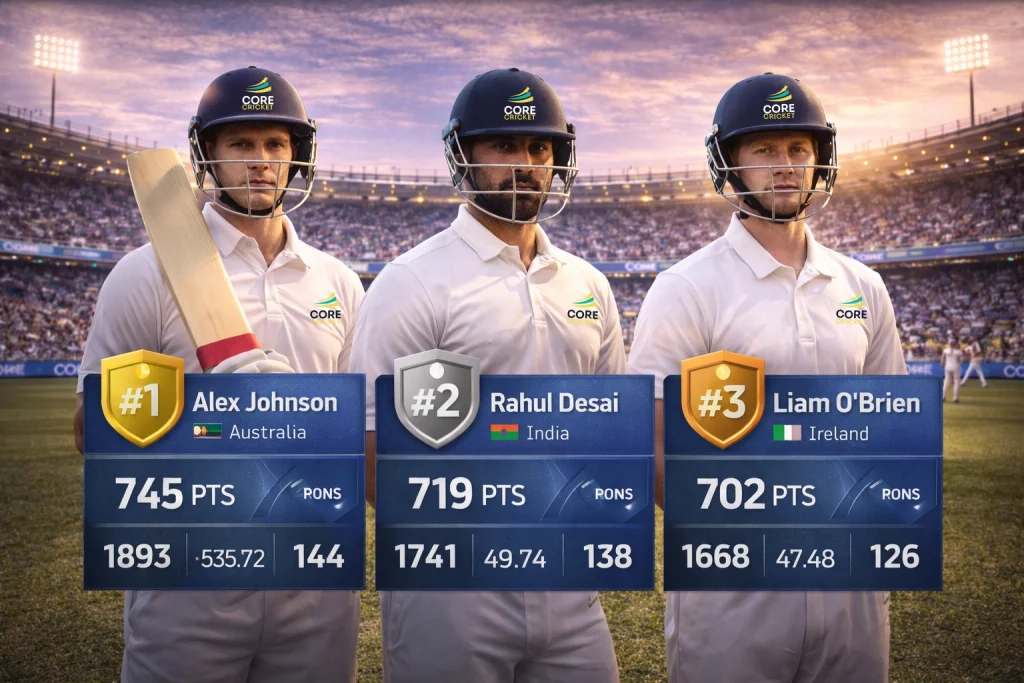Image resolution: width=1024 pixels, height=683 pixels.
Task: Click the PONS label beside 702 PTS
Action: (900, 493)
